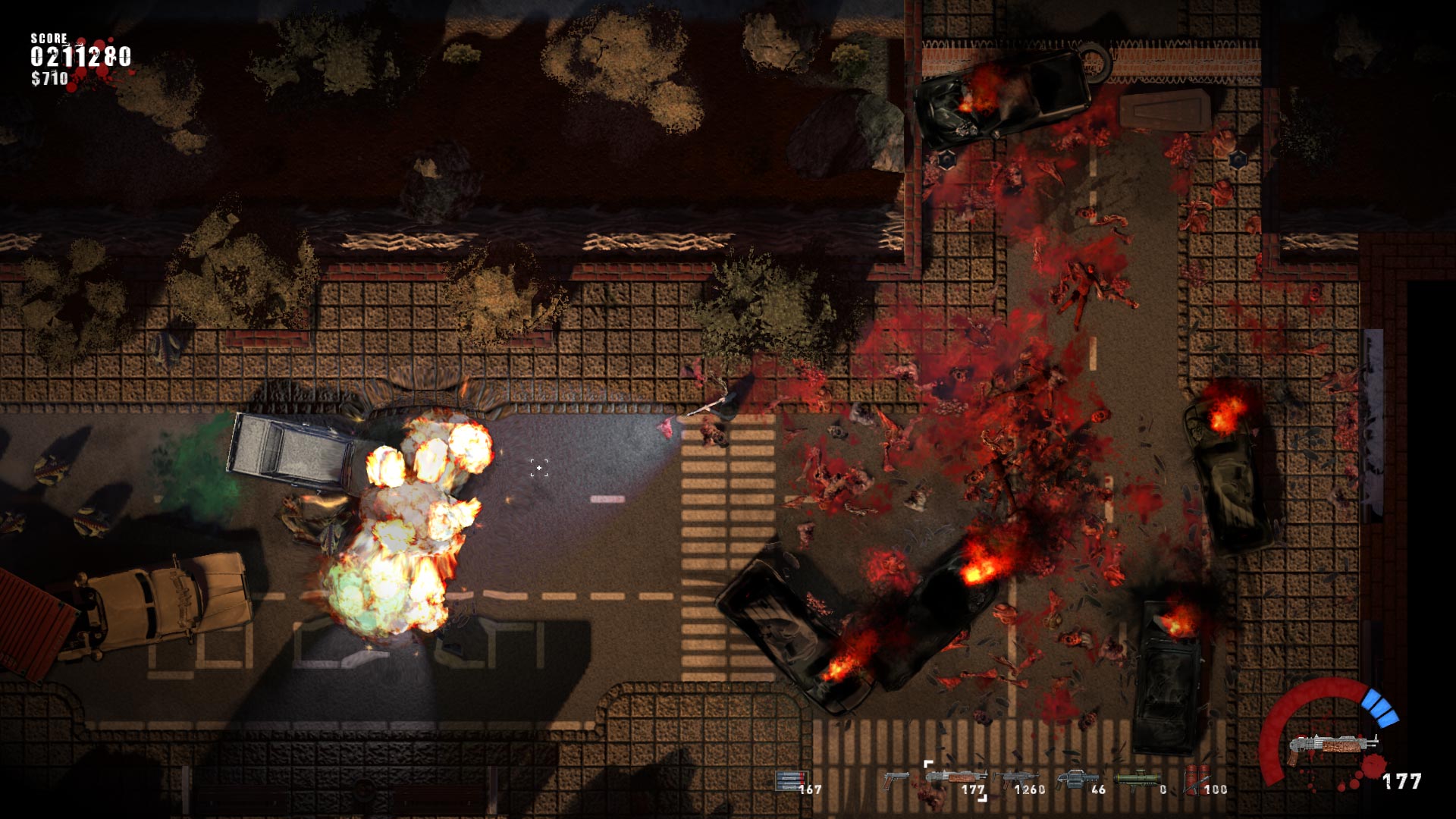Switch to the machine pistol weapon
This screenshot has height=819, width=1456.
pos(896,777)
